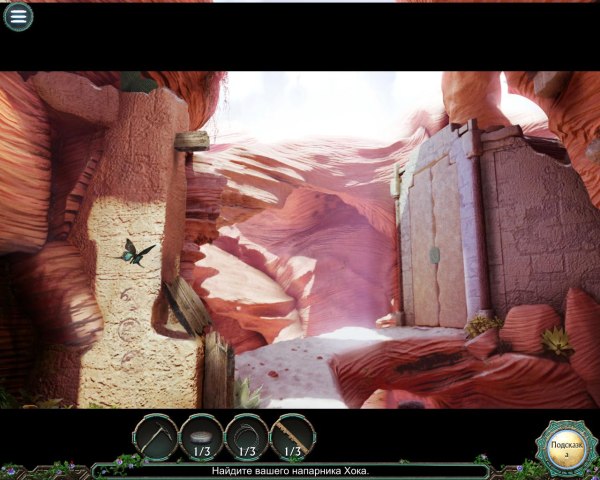600x480 pixels.
Task: Choose the coiled rope inventory slot
Action: point(247,437)
